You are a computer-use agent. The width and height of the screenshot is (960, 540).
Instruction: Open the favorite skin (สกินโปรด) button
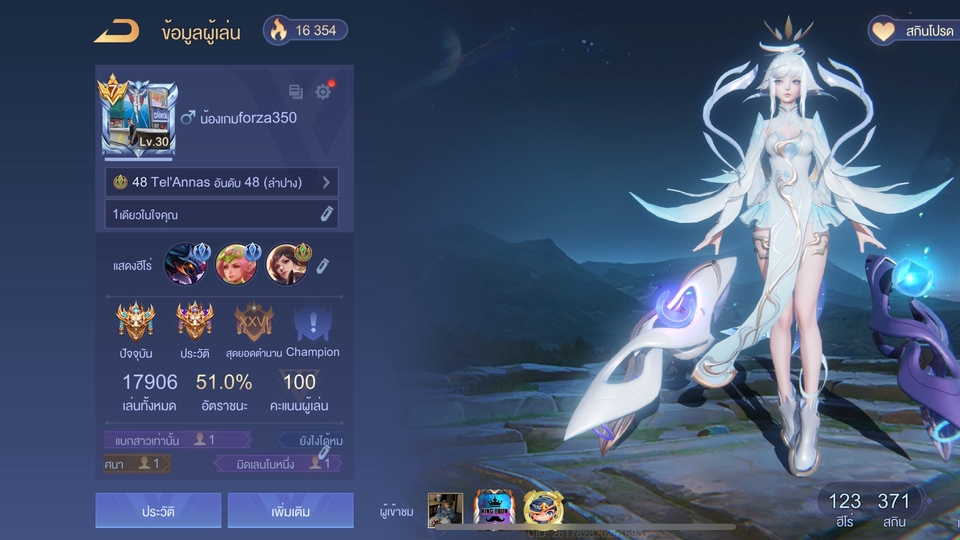pyautogui.click(x=912, y=31)
